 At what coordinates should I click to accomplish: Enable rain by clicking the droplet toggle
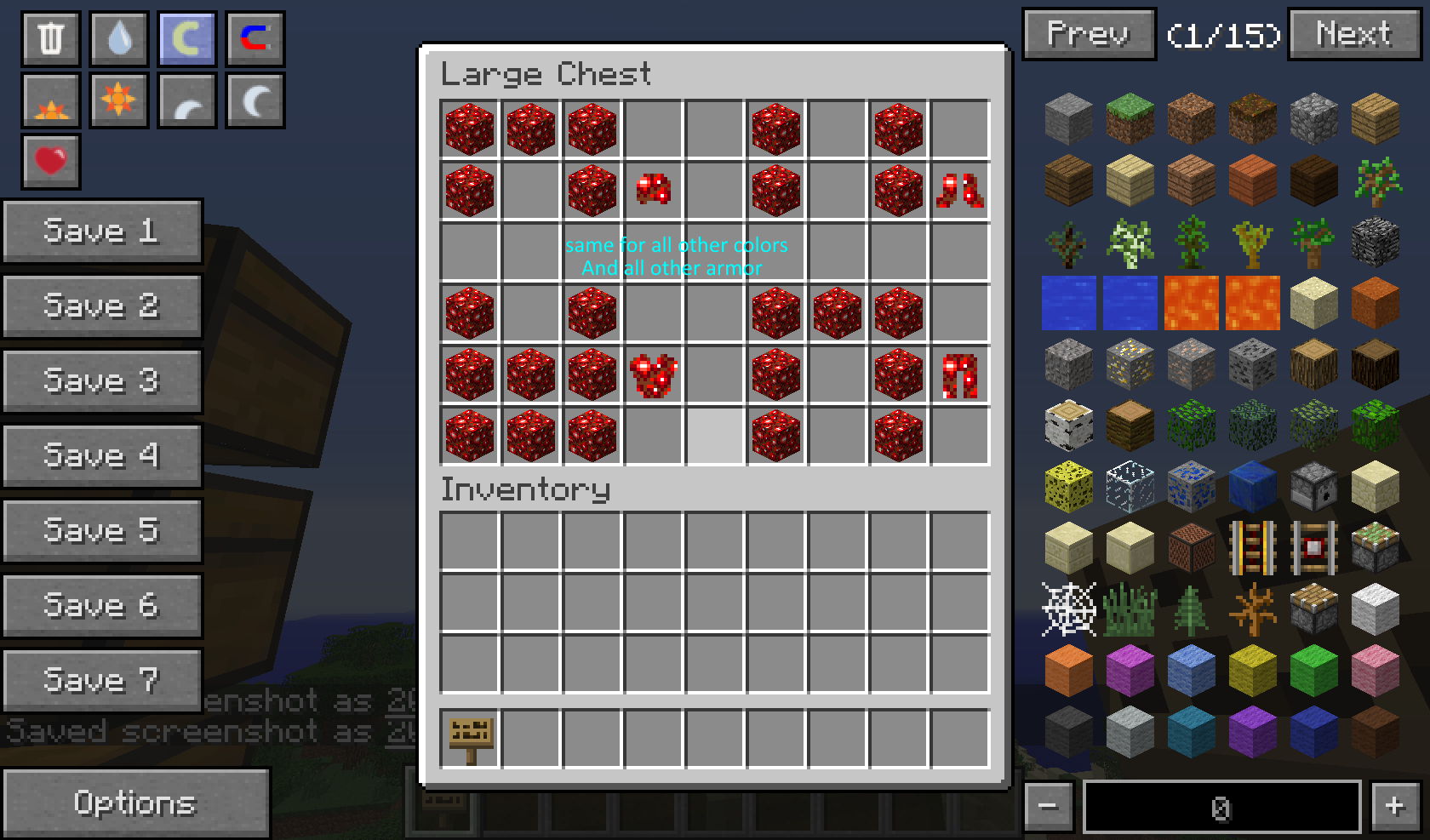[118, 37]
